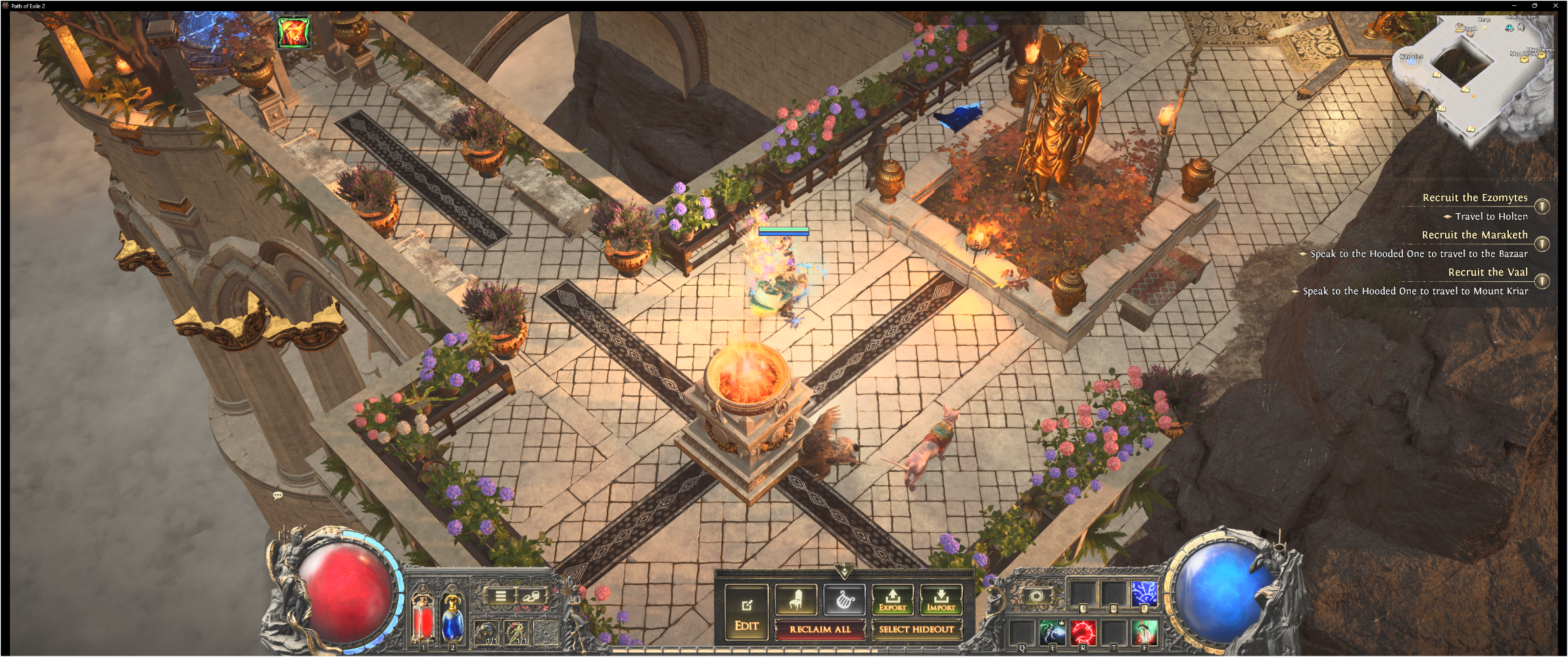Activate the green spirit caster skill
This screenshot has width=1568, height=657.
[x=1052, y=632]
